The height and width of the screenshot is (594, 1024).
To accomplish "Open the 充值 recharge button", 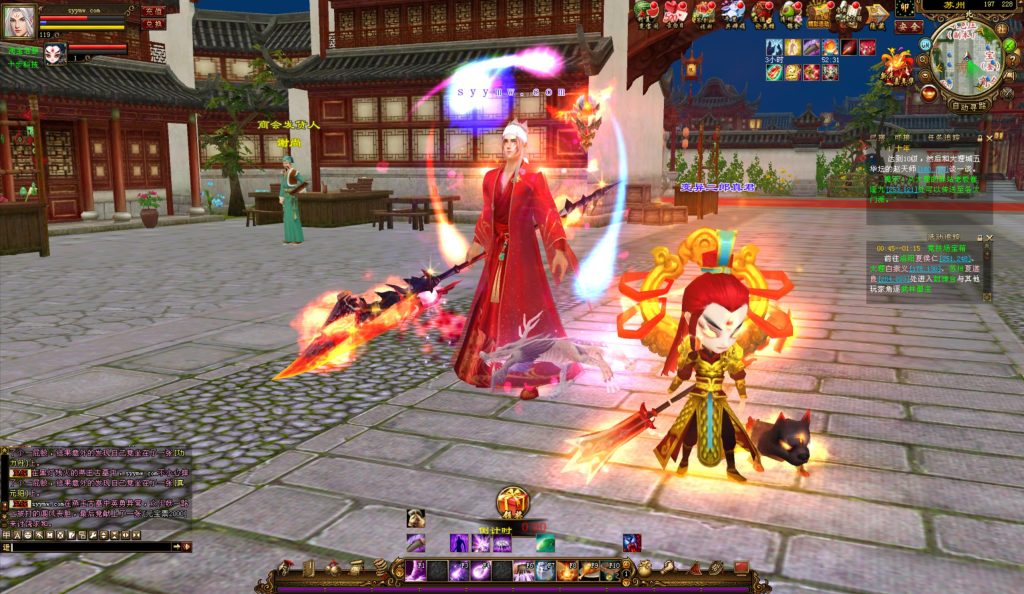I will 153,10.
